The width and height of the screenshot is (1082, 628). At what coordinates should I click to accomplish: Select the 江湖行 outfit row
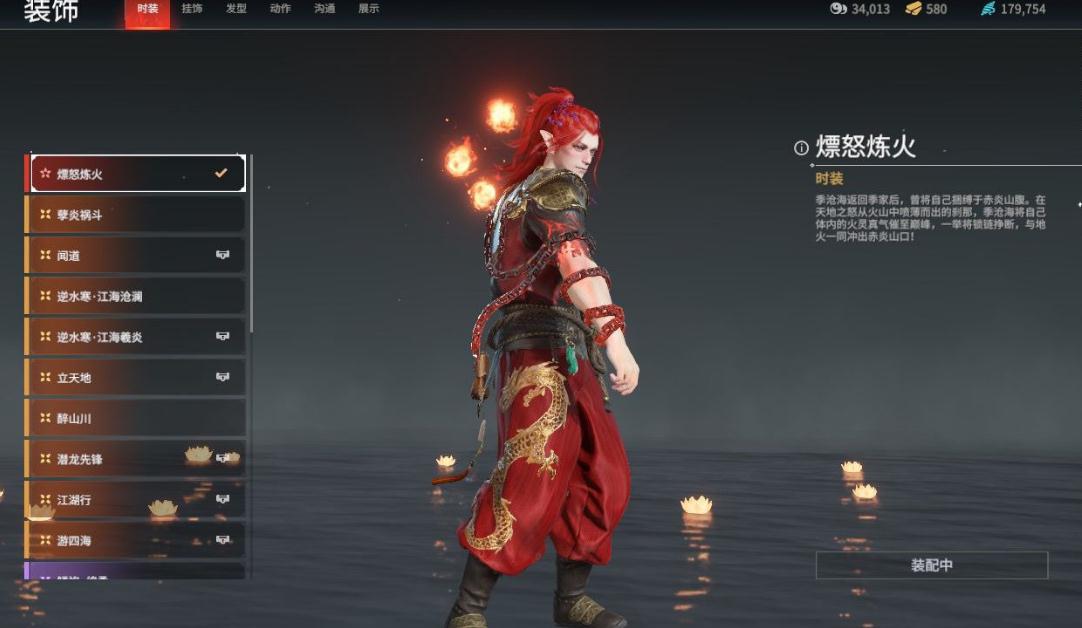[137, 500]
